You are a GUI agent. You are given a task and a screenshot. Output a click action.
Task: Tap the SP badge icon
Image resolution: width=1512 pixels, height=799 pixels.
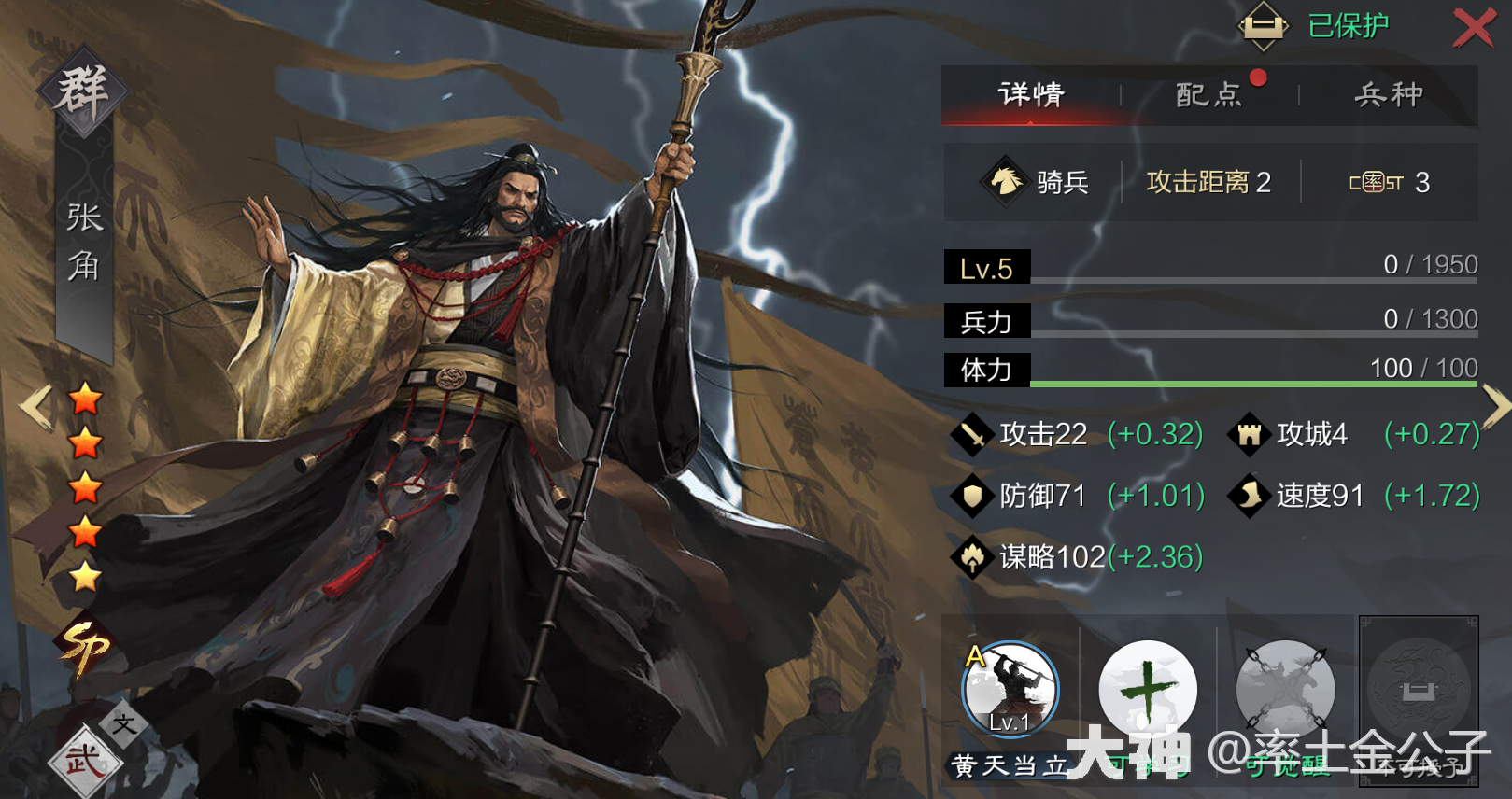click(x=84, y=646)
